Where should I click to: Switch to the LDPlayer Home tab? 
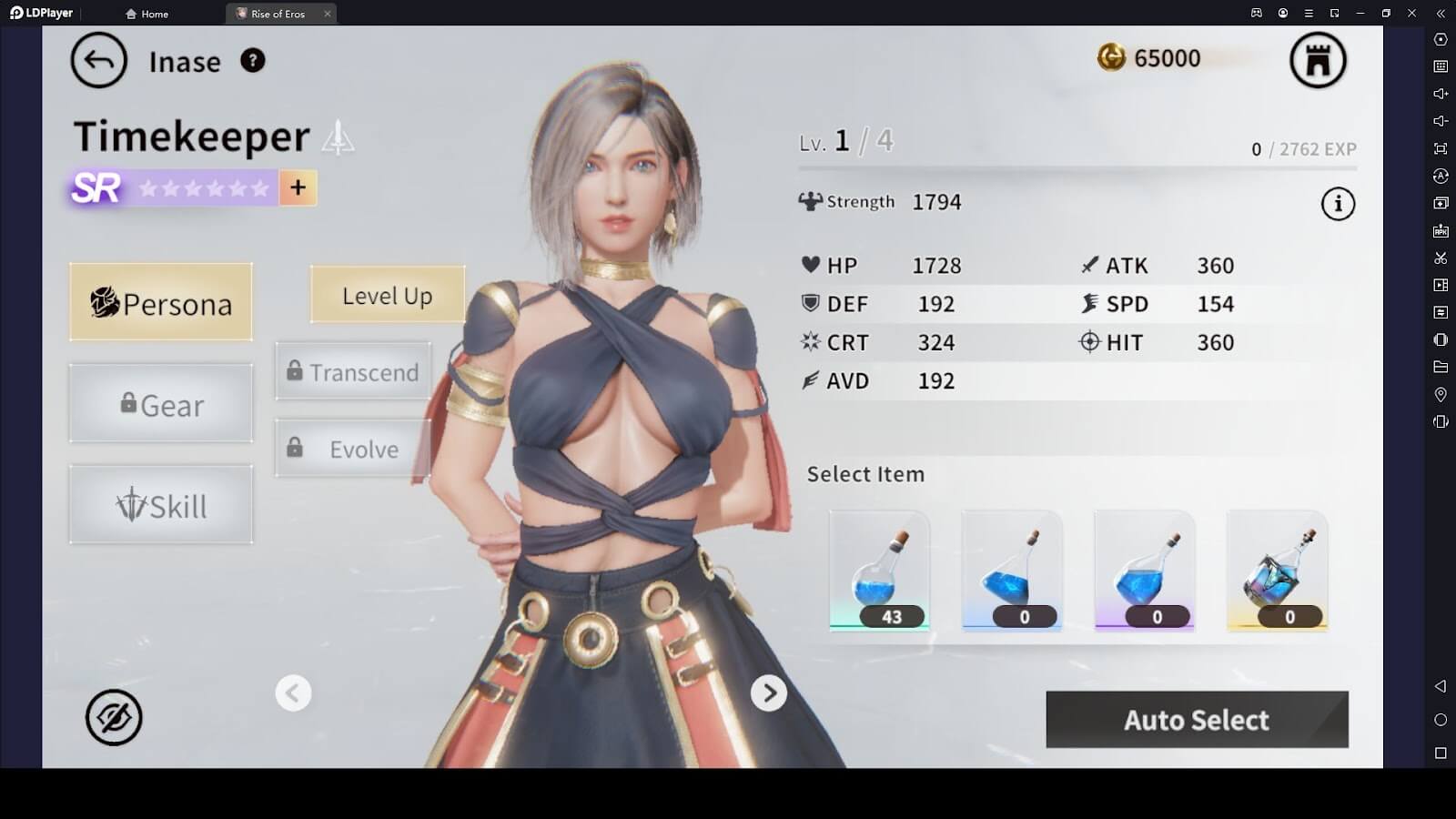click(147, 14)
